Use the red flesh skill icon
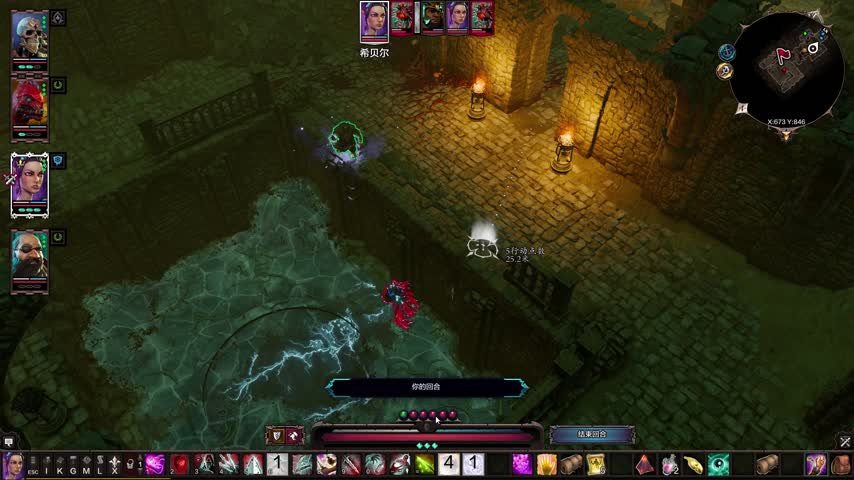Image resolution: width=854 pixels, height=480 pixels. [x=180, y=464]
